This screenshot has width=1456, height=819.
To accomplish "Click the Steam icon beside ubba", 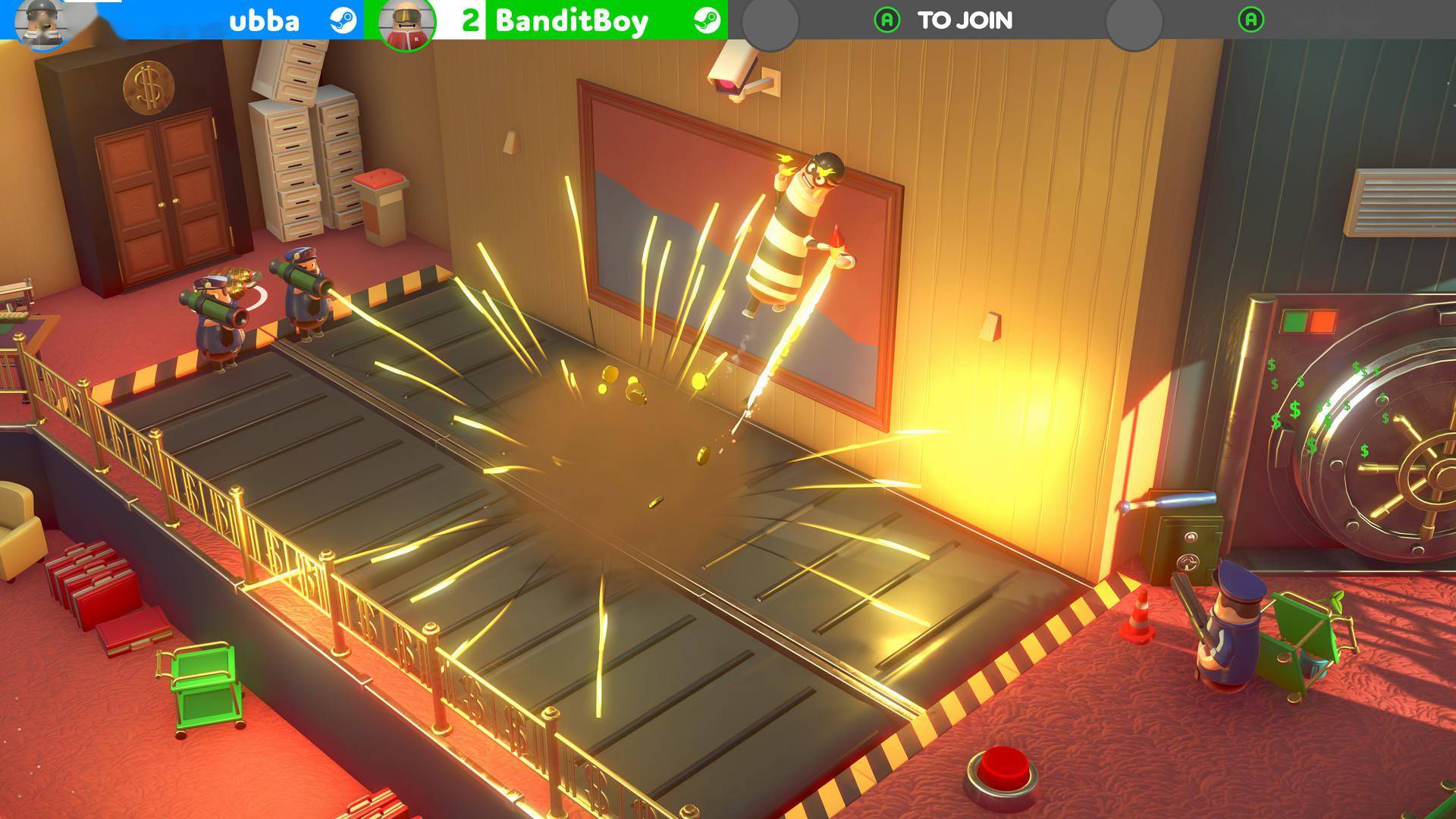I will pyautogui.click(x=344, y=20).
